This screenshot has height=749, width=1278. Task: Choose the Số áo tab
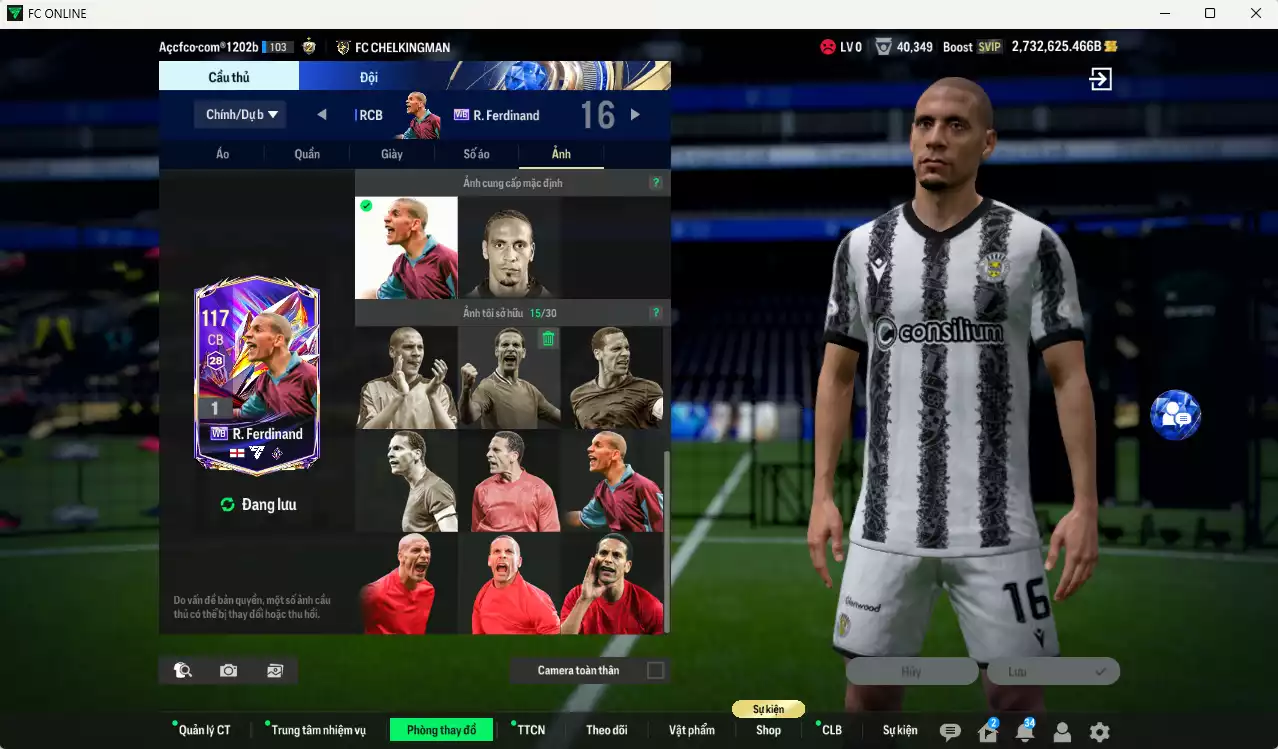click(x=476, y=154)
